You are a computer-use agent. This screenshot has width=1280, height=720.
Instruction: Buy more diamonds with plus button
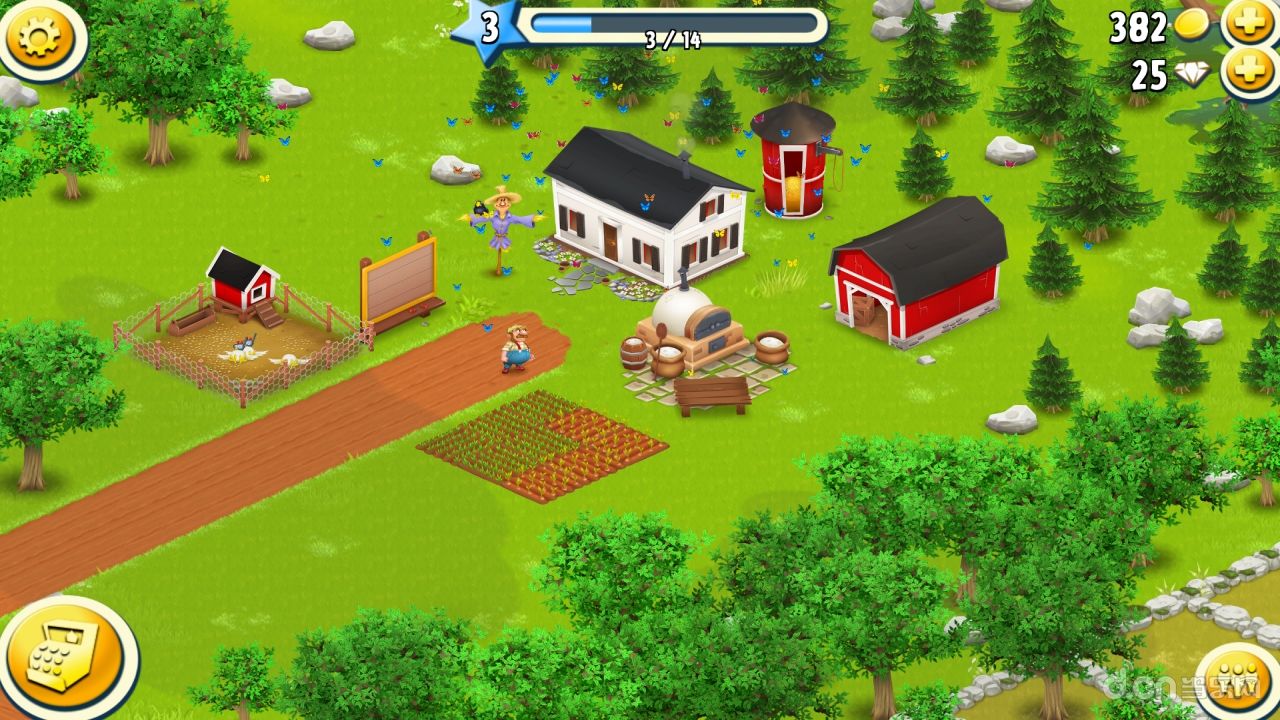tap(1249, 73)
